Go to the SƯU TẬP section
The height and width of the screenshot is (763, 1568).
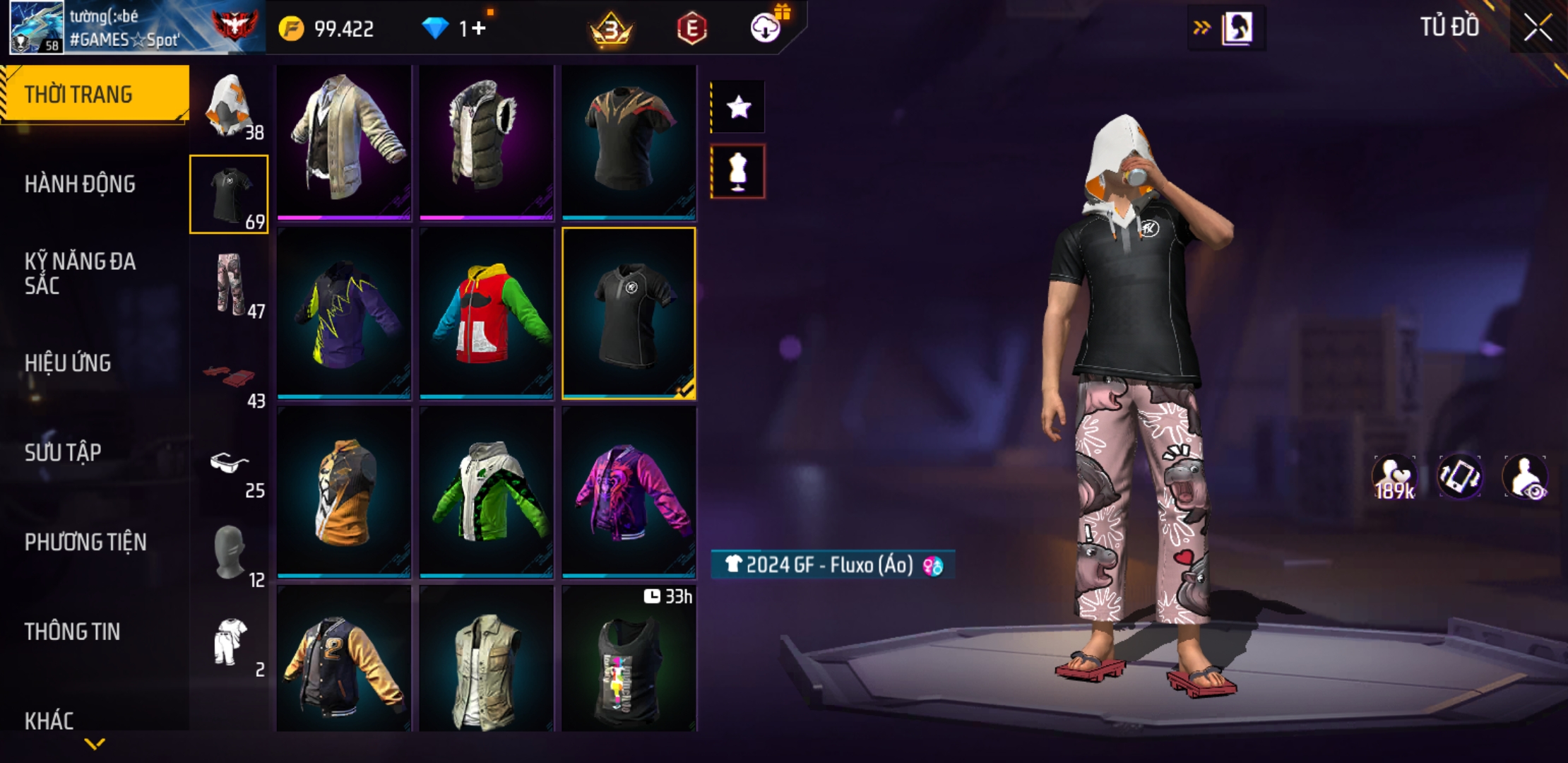pyautogui.click(x=63, y=452)
